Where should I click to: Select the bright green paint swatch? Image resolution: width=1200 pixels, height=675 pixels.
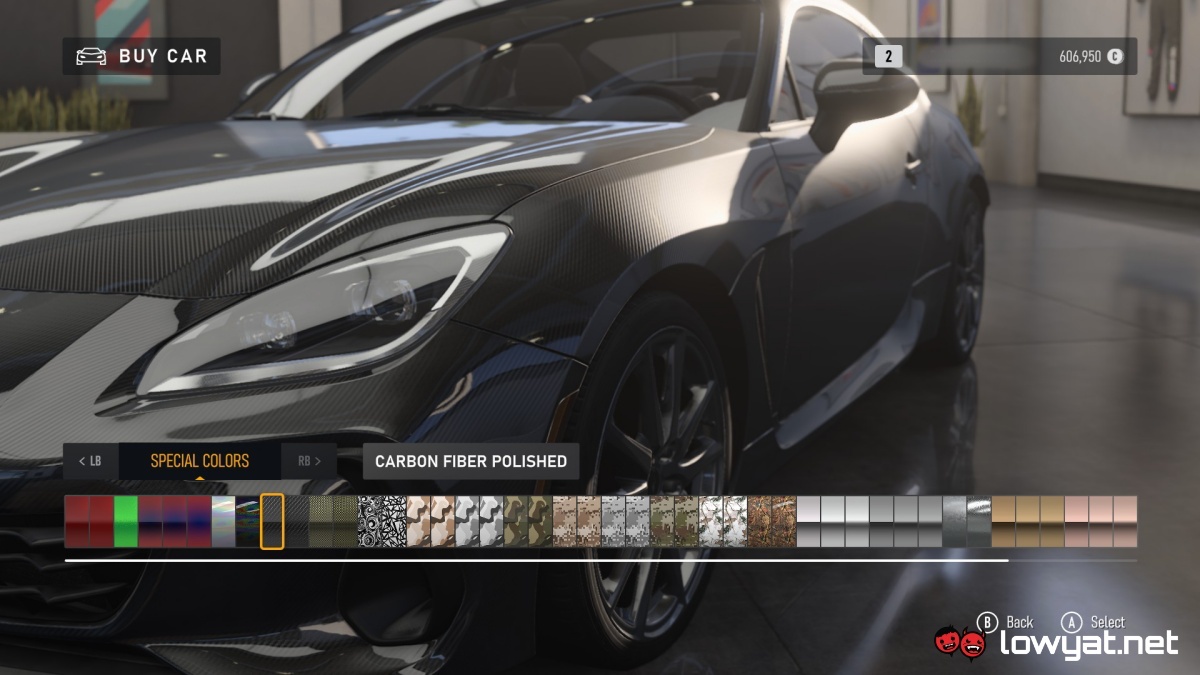tap(126, 521)
